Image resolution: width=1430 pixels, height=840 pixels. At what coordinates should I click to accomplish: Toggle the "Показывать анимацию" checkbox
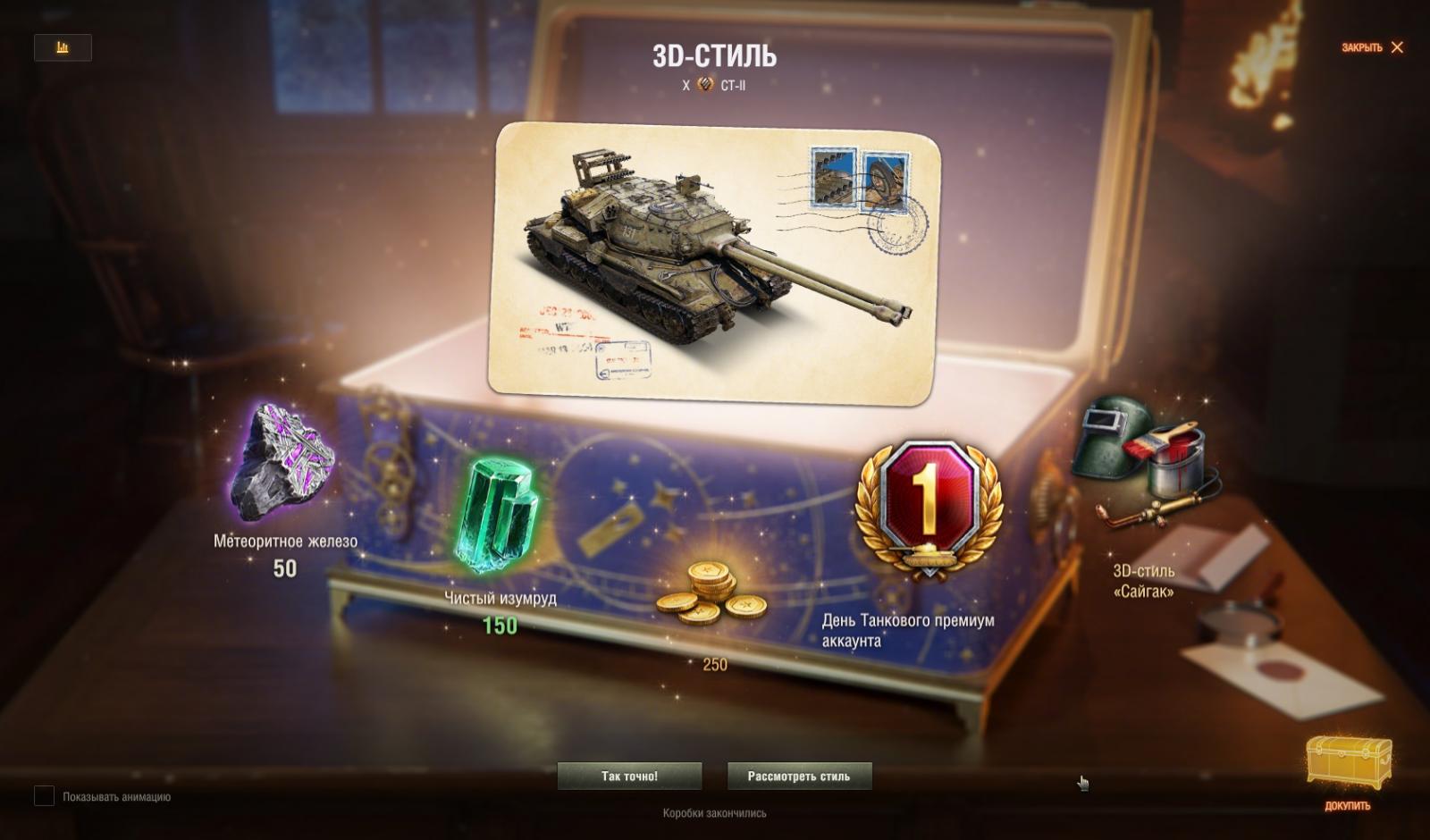pos(45,795)
